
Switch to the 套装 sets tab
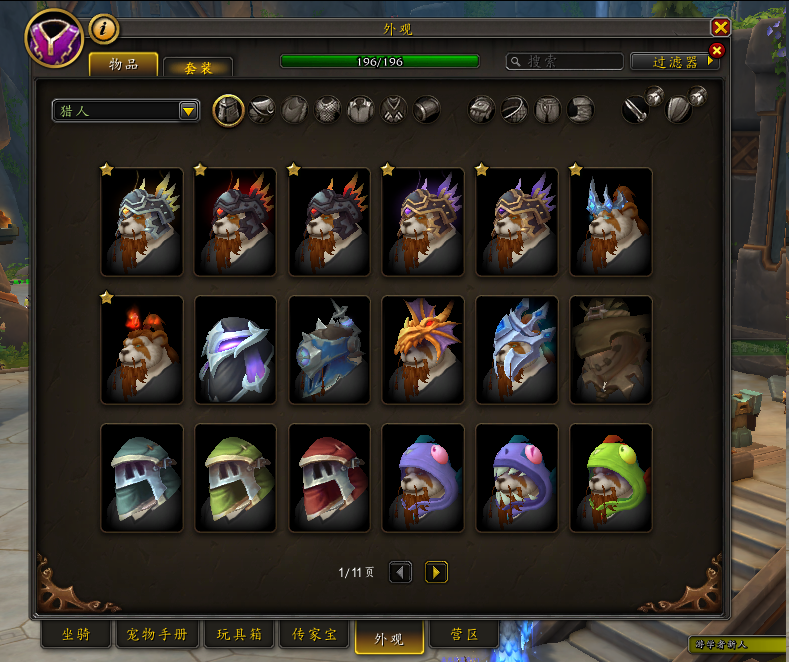point(198,67)
